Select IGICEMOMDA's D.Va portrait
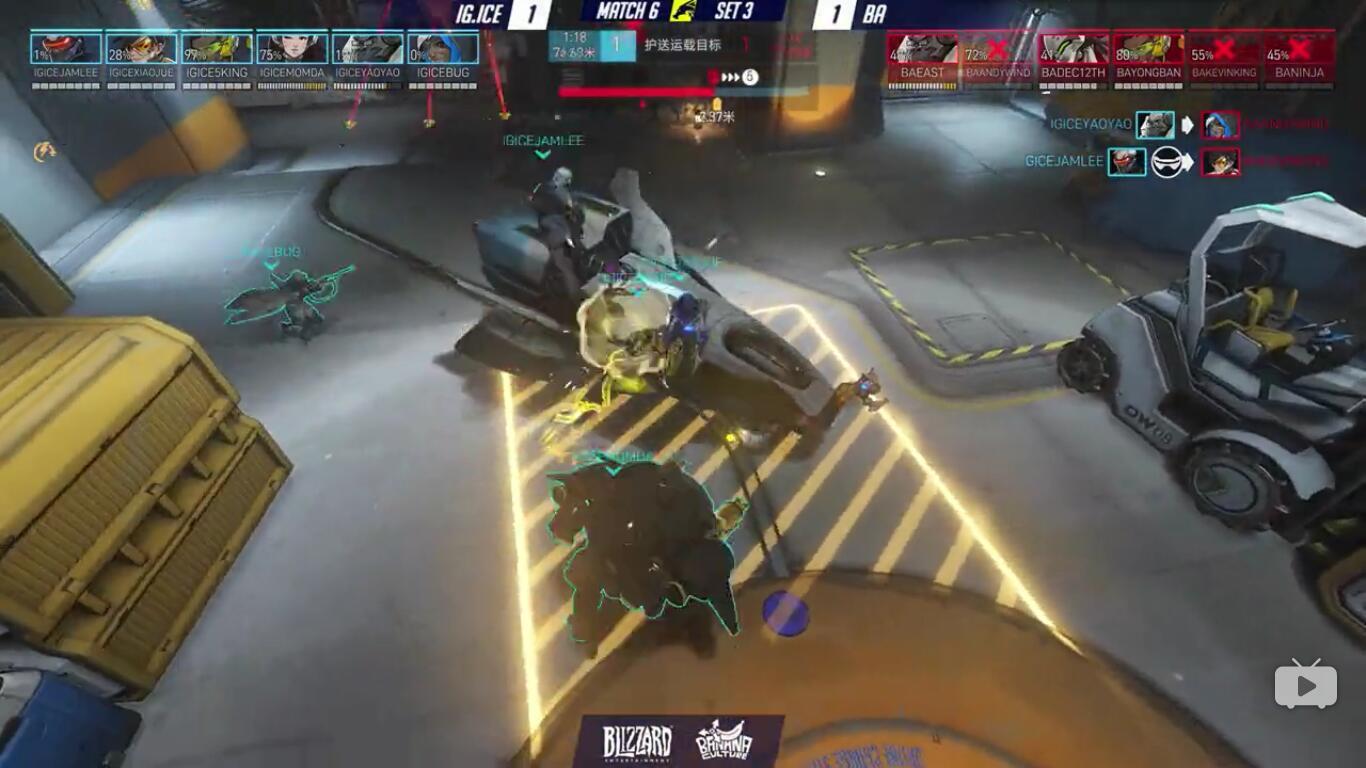The width and height of the screenshot is (1366, 768). 292,48
